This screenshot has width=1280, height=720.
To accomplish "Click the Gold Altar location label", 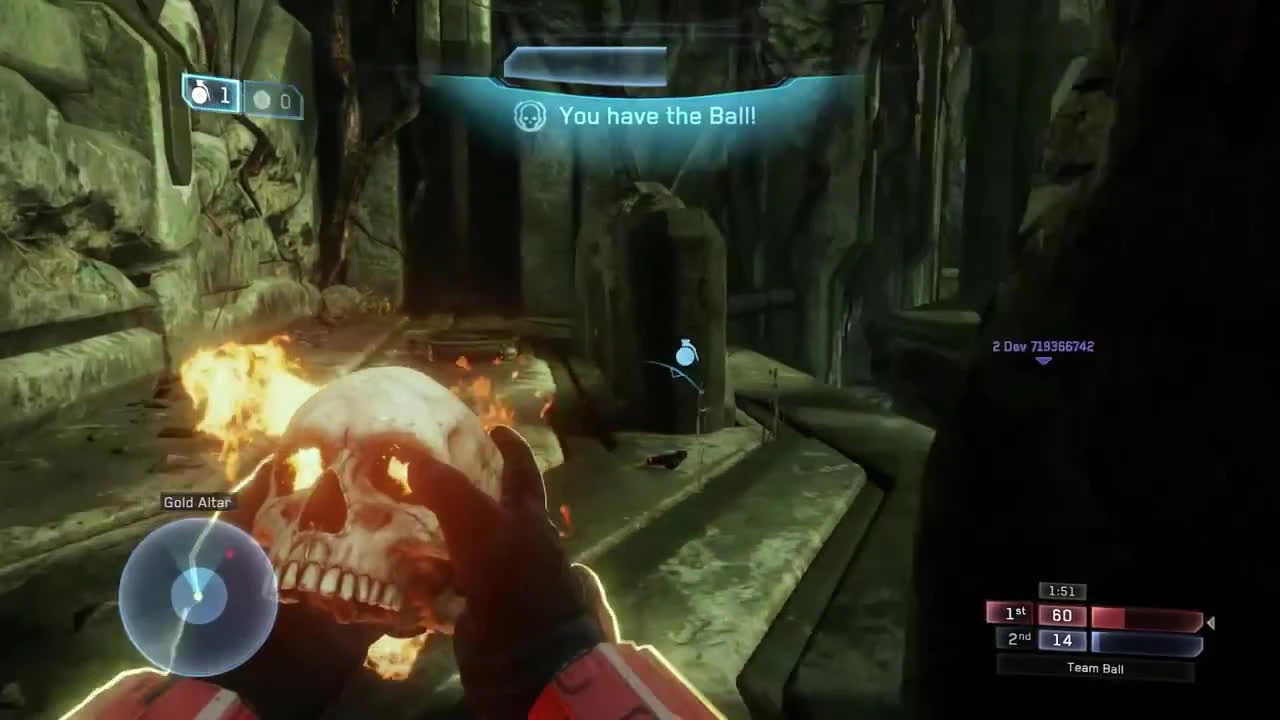I will point(197,503).
